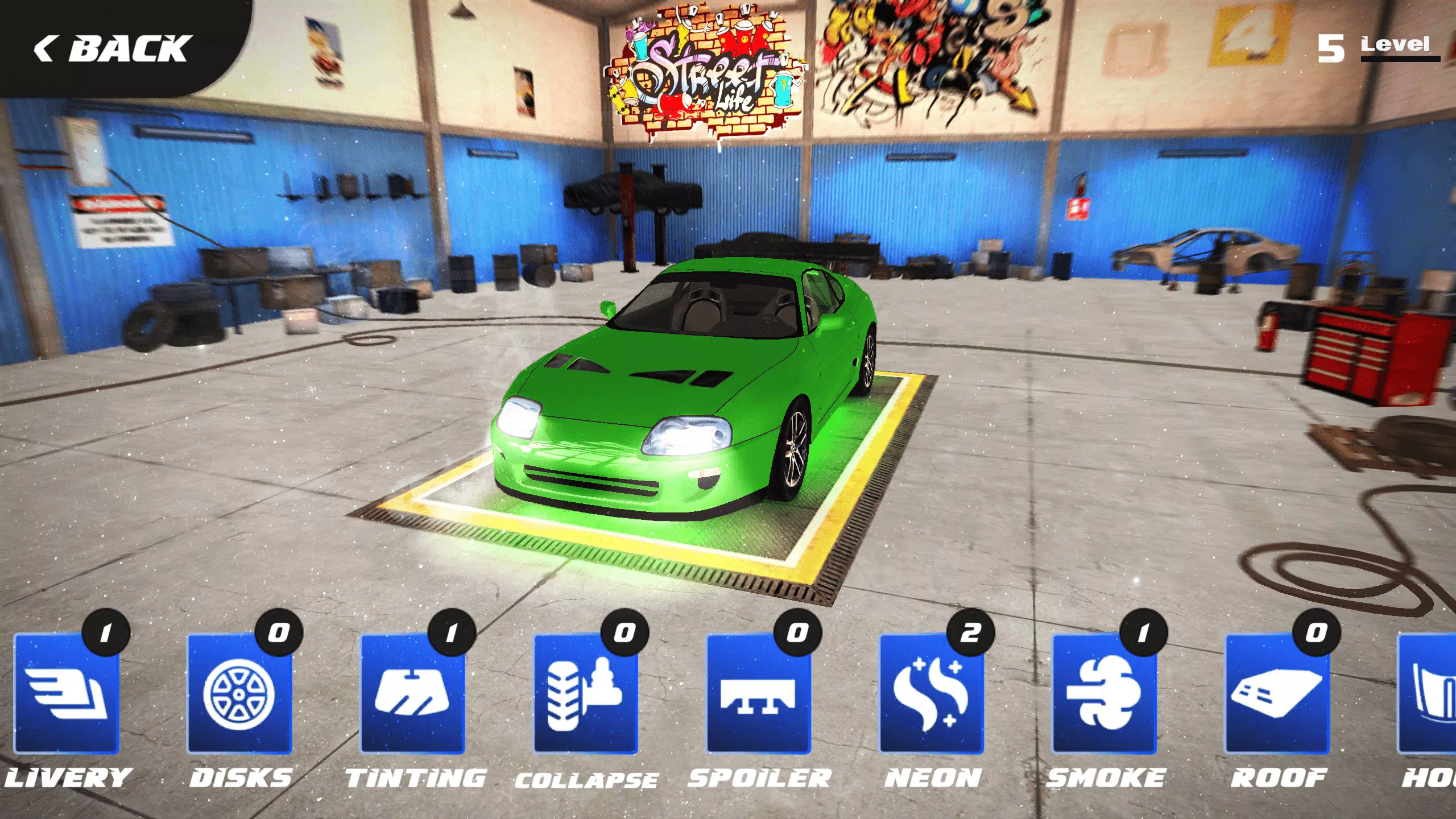Click the SPOILER label text
This screenshot has height=819, width=1456.
pos(759,776)
